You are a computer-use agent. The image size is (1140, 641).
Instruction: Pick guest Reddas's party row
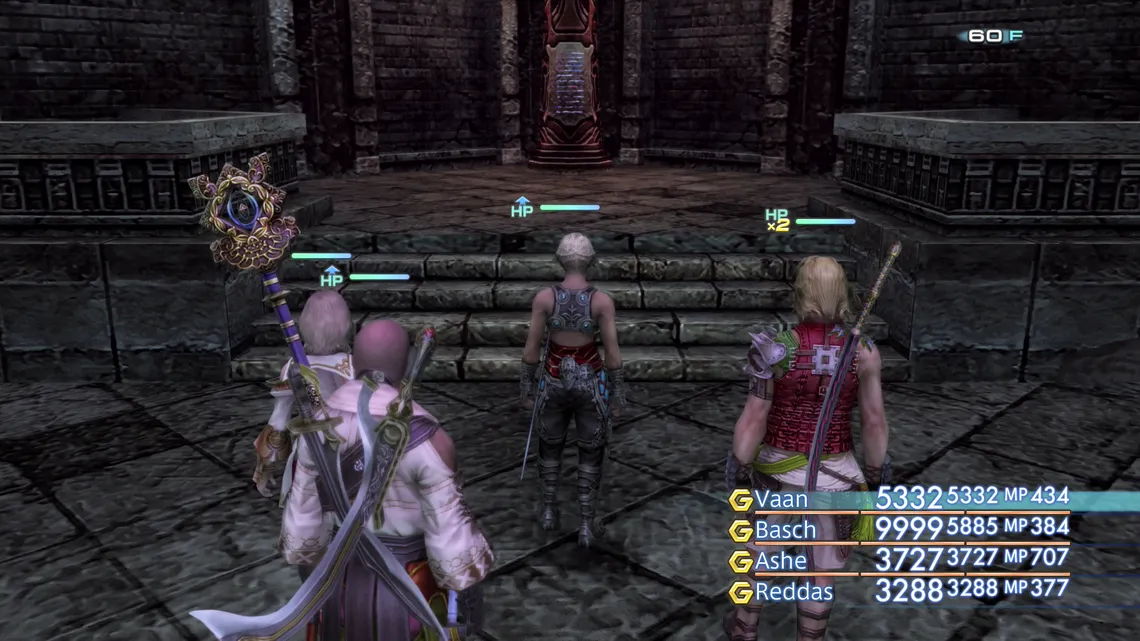(793, 592)
